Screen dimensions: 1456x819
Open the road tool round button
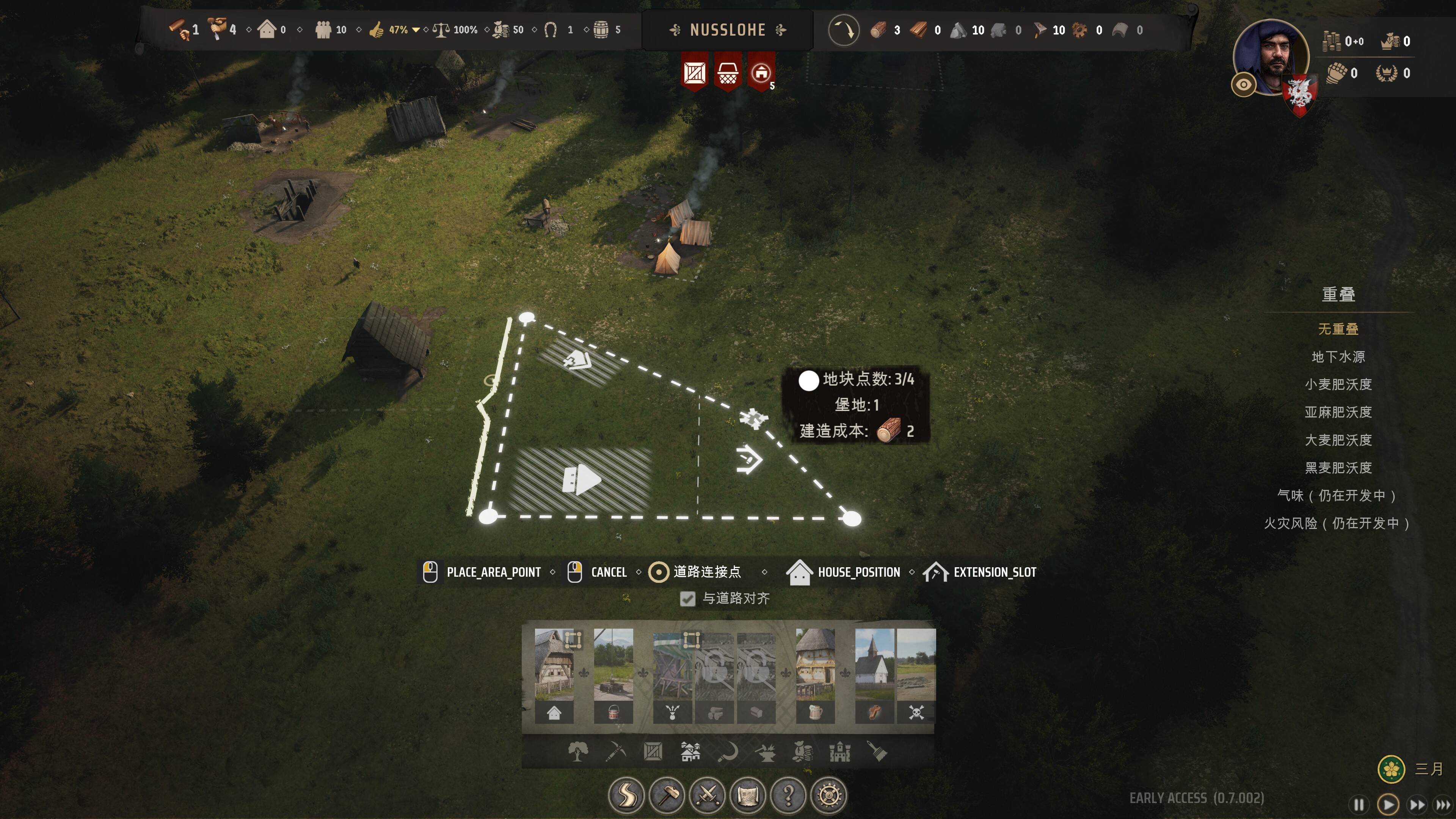[x=626, y=796]
